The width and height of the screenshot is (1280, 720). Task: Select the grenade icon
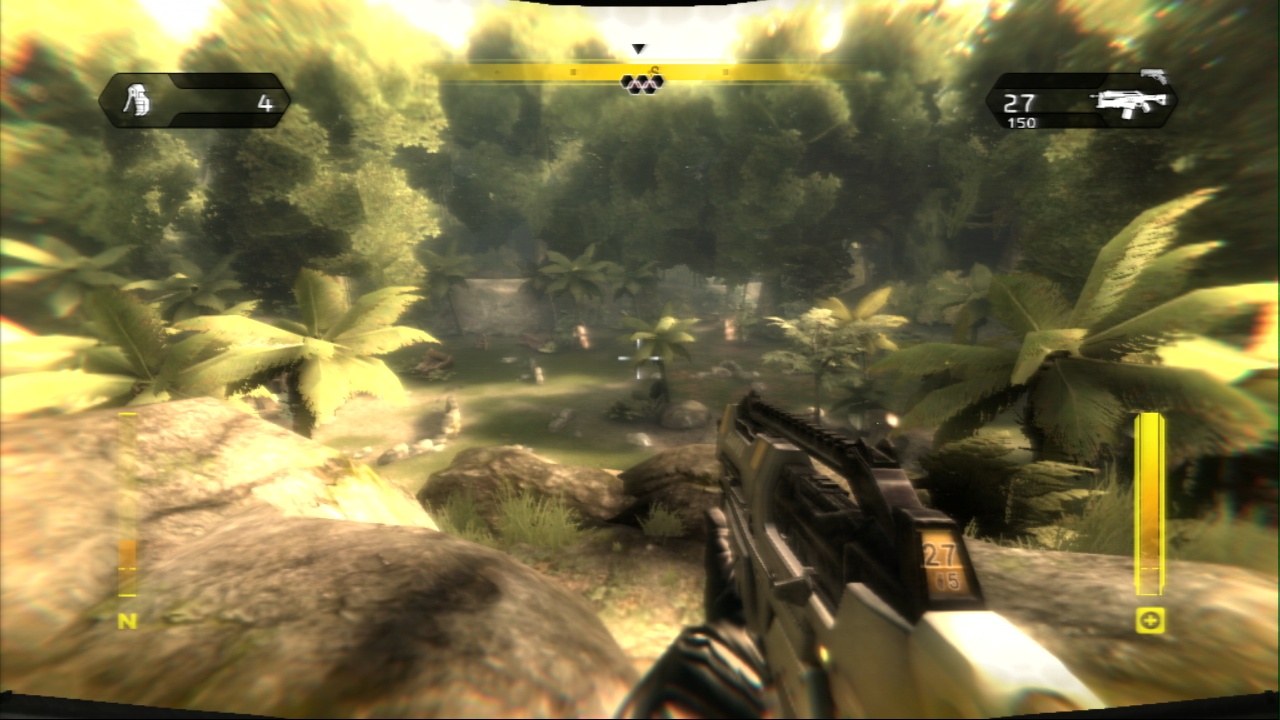point(135,101)
